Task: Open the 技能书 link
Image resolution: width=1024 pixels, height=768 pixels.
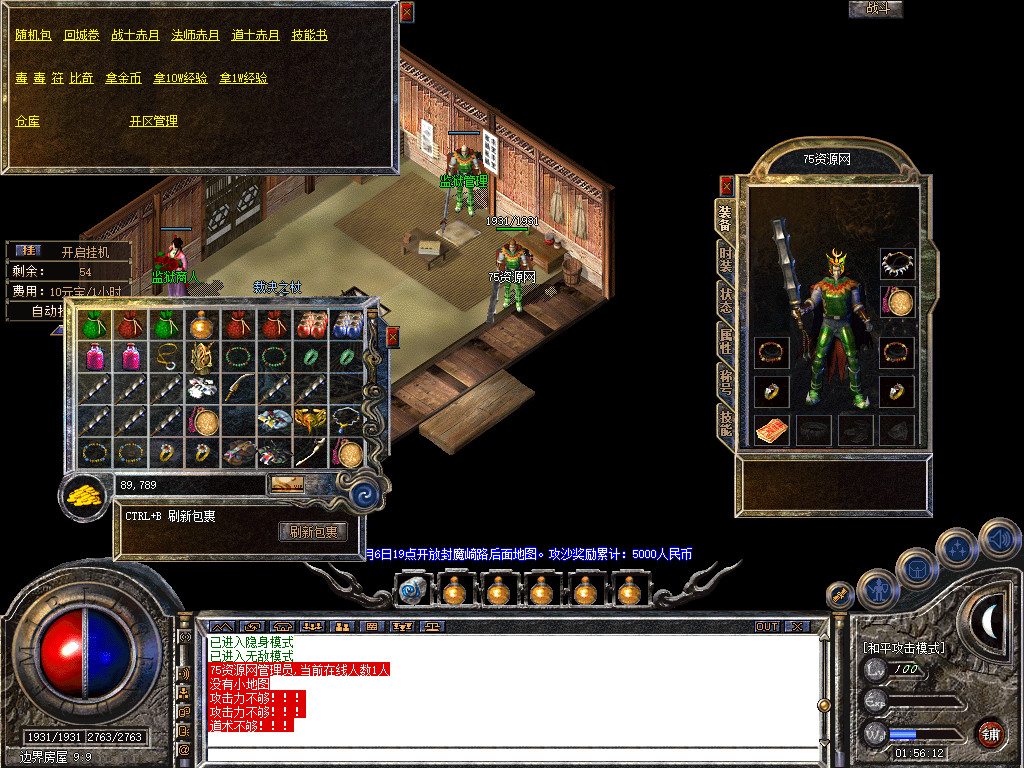Action: [309, 35]
